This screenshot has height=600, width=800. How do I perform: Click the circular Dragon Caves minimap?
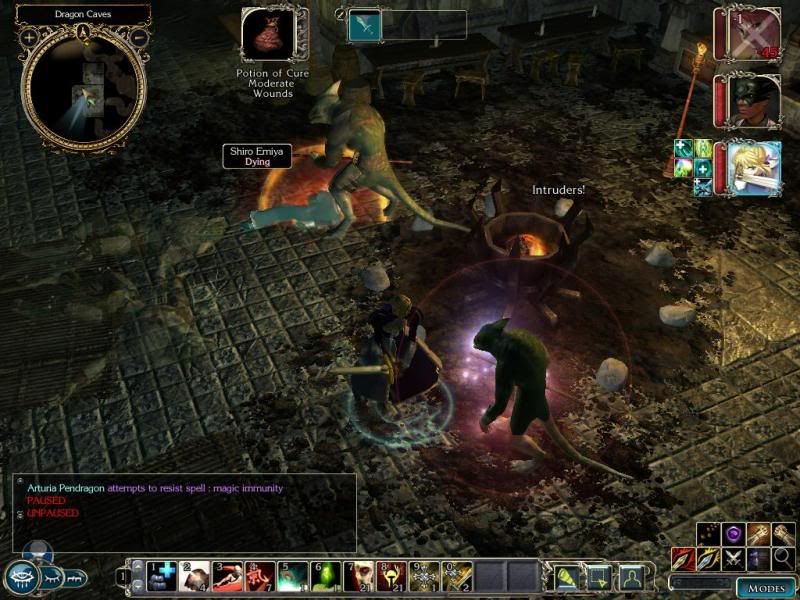(85, 90)
